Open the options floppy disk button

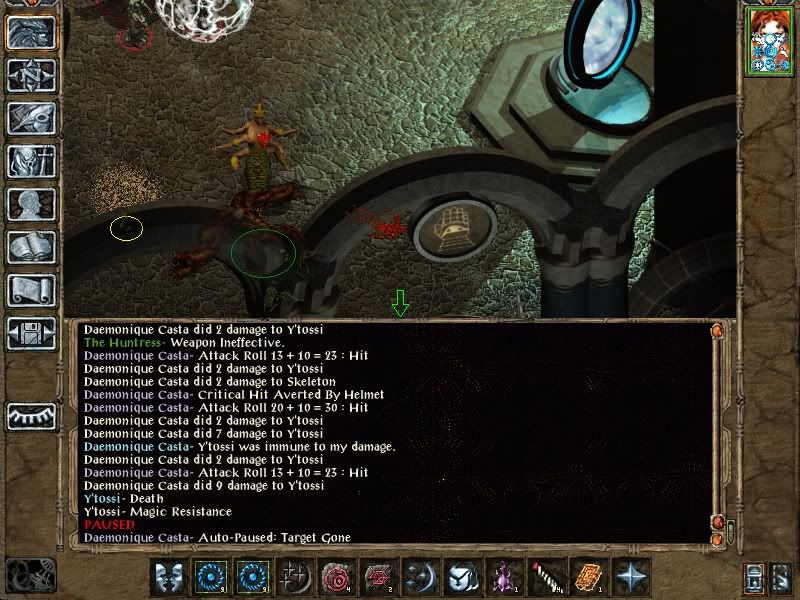(x=31, y=334)
